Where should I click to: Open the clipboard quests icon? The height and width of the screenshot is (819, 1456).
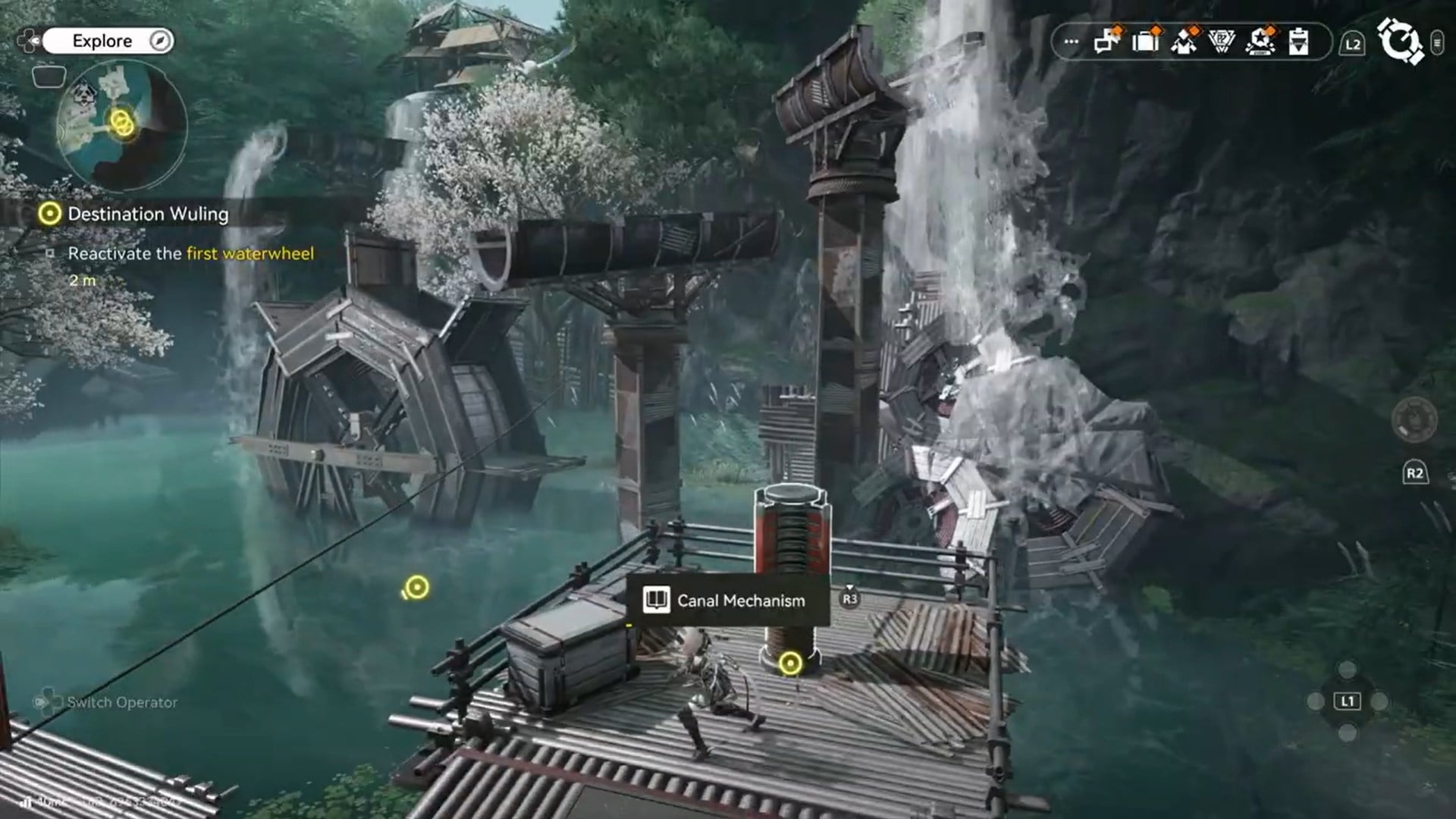click(x=1298, y=43)
